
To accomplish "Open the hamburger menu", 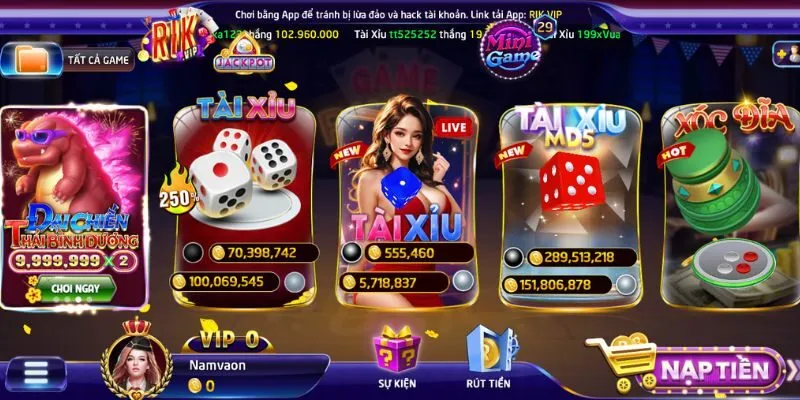I will point(37,371).
